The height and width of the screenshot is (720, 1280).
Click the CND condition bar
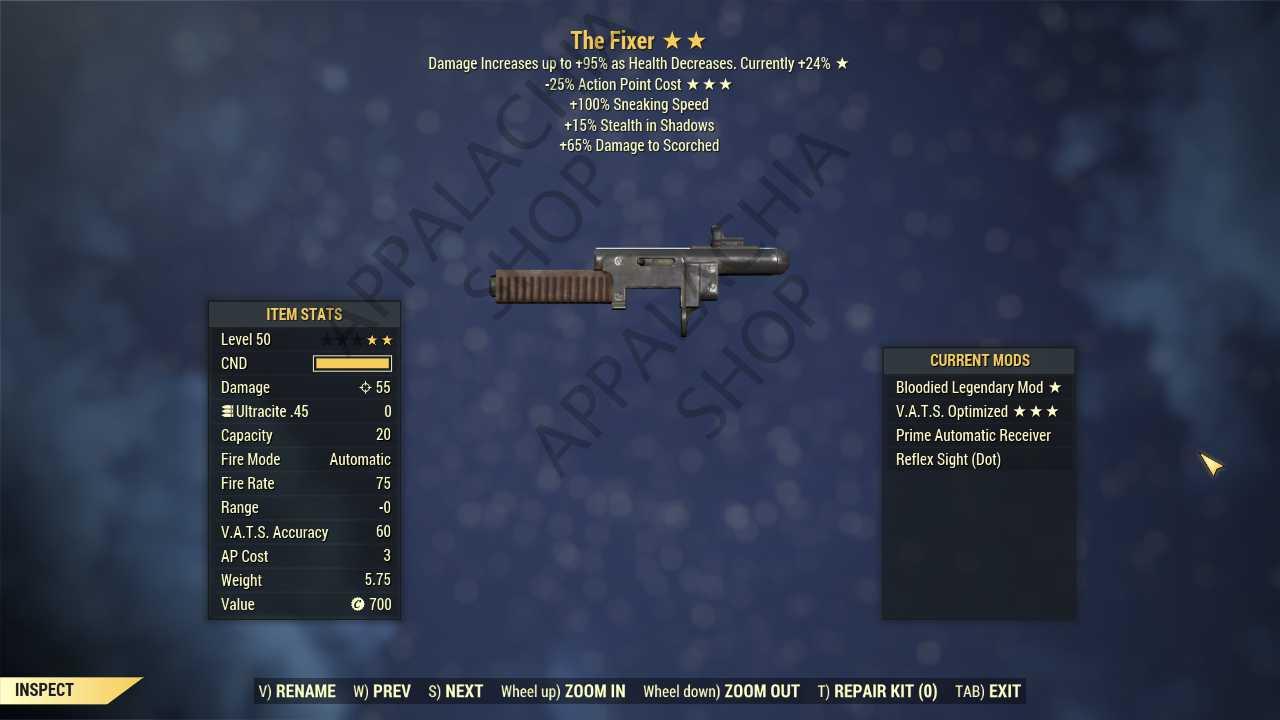(352, 363)
